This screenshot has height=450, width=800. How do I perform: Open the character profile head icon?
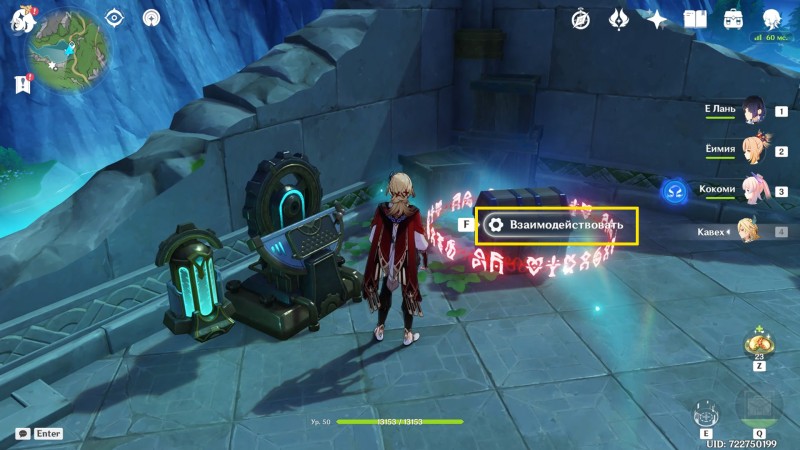[x=772, y=19]
